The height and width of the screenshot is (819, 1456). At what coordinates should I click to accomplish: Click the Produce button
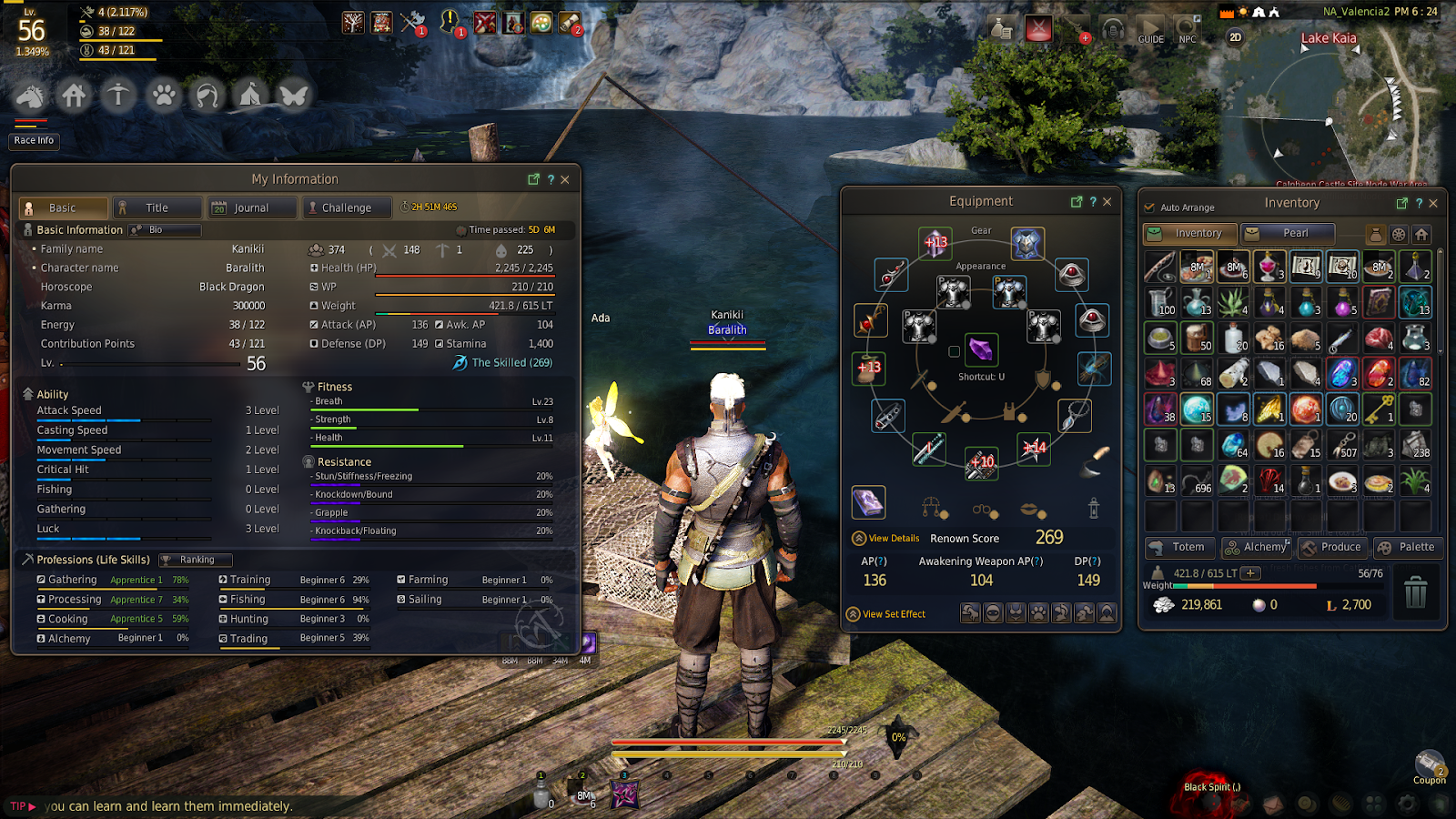[x=1331, y=547]
